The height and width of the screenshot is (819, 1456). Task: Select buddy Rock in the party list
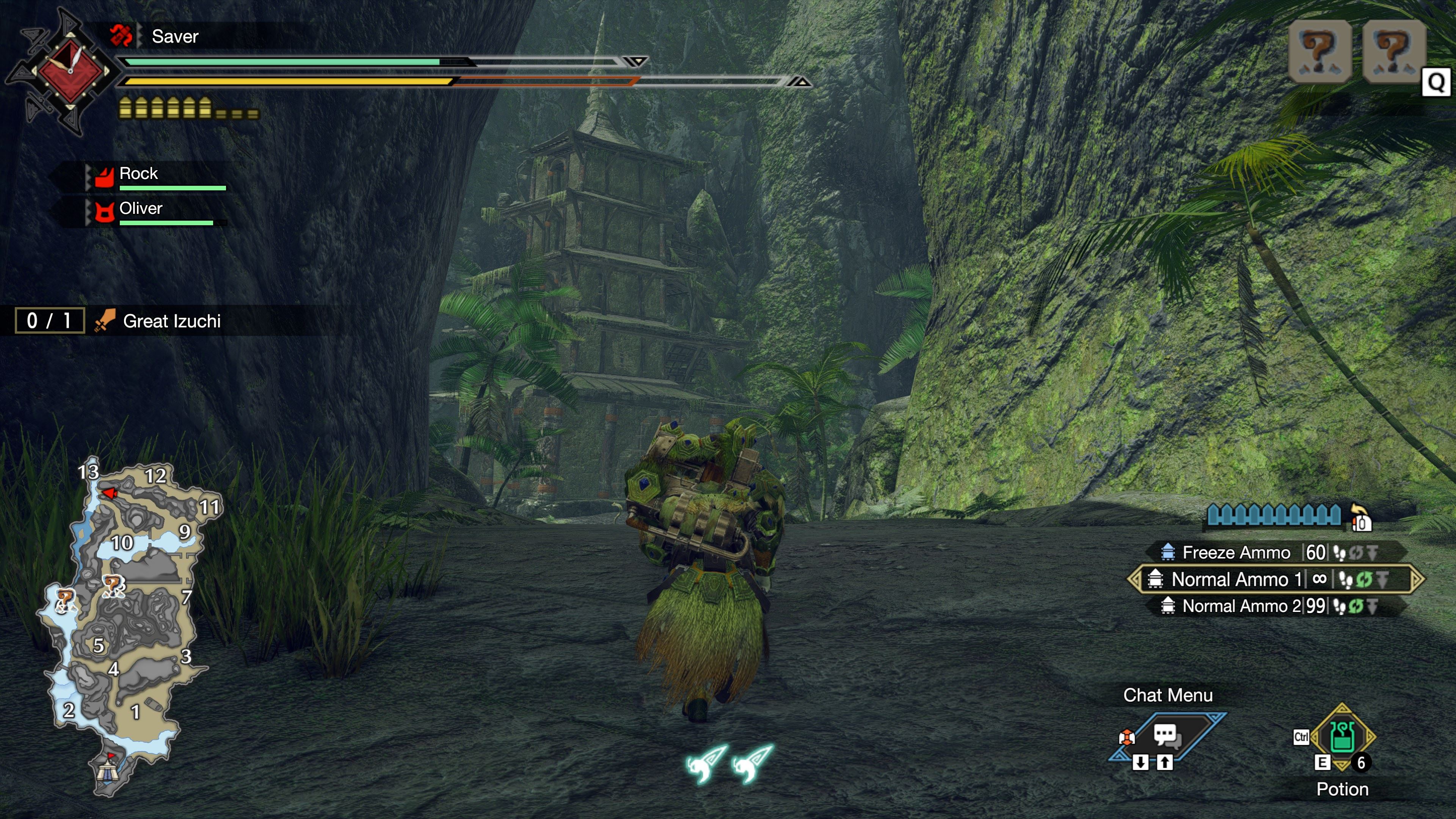click(x=138, y=174)
